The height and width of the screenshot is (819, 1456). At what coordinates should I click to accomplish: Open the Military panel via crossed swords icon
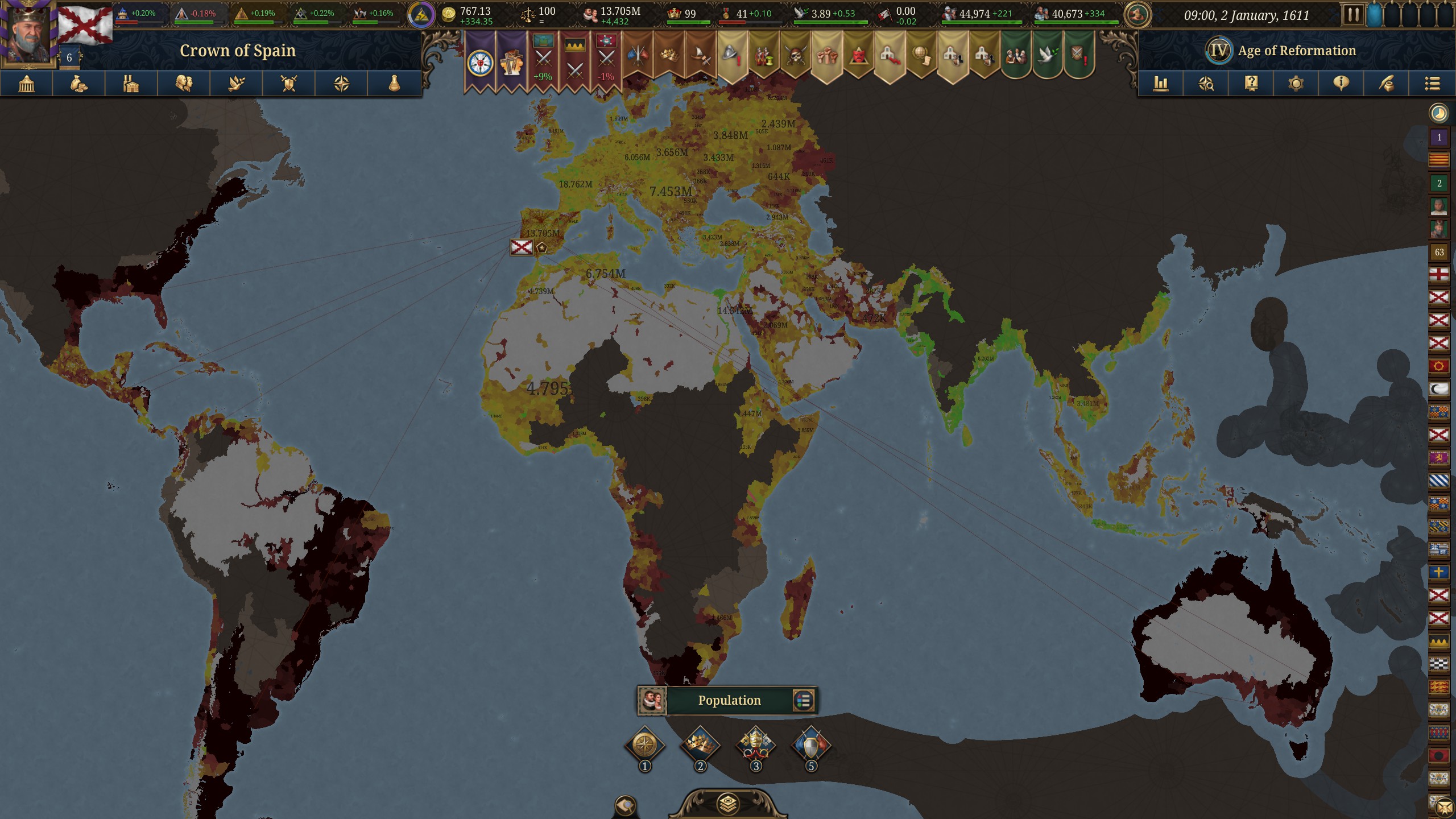[x=287, y=84]
